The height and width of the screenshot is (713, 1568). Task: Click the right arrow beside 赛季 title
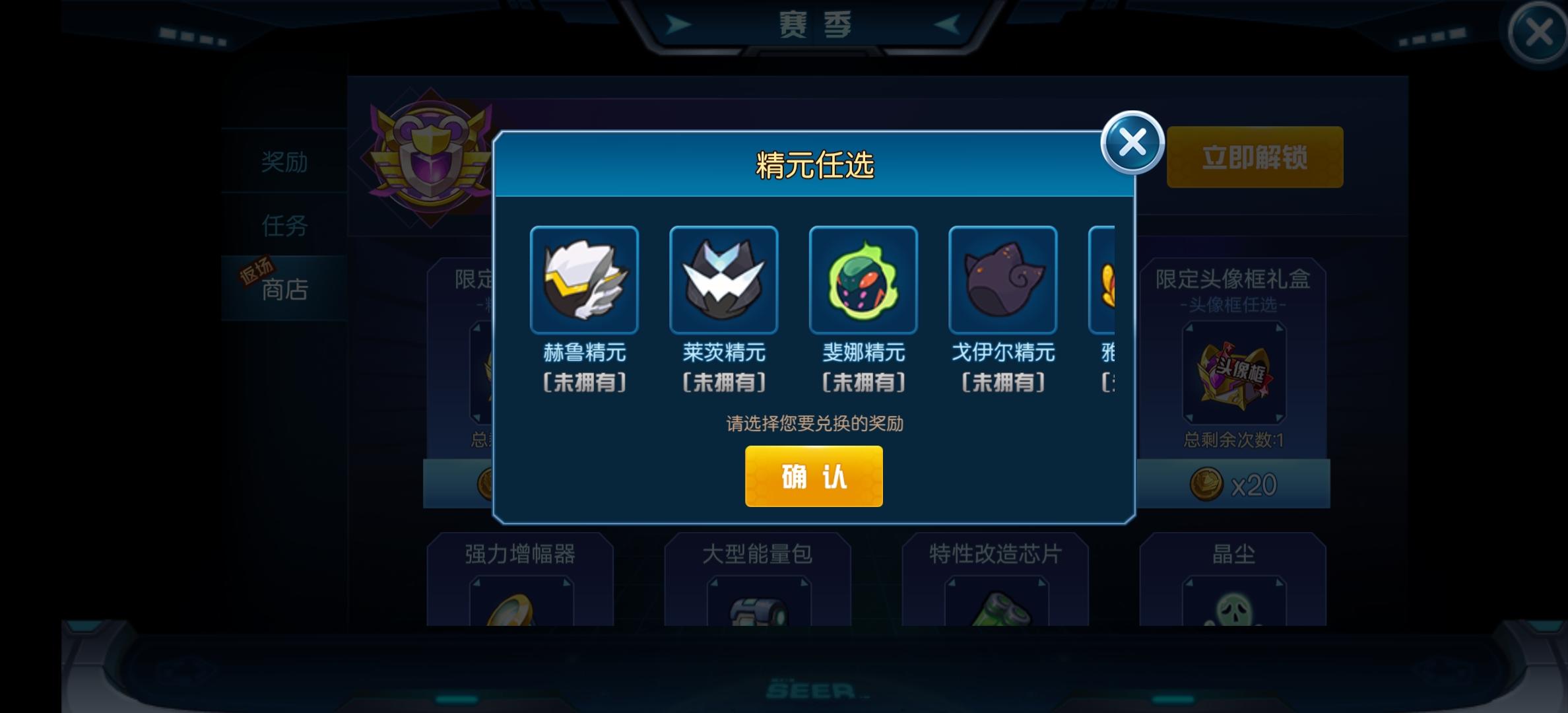pyautogui.click(x=947, y=23)
